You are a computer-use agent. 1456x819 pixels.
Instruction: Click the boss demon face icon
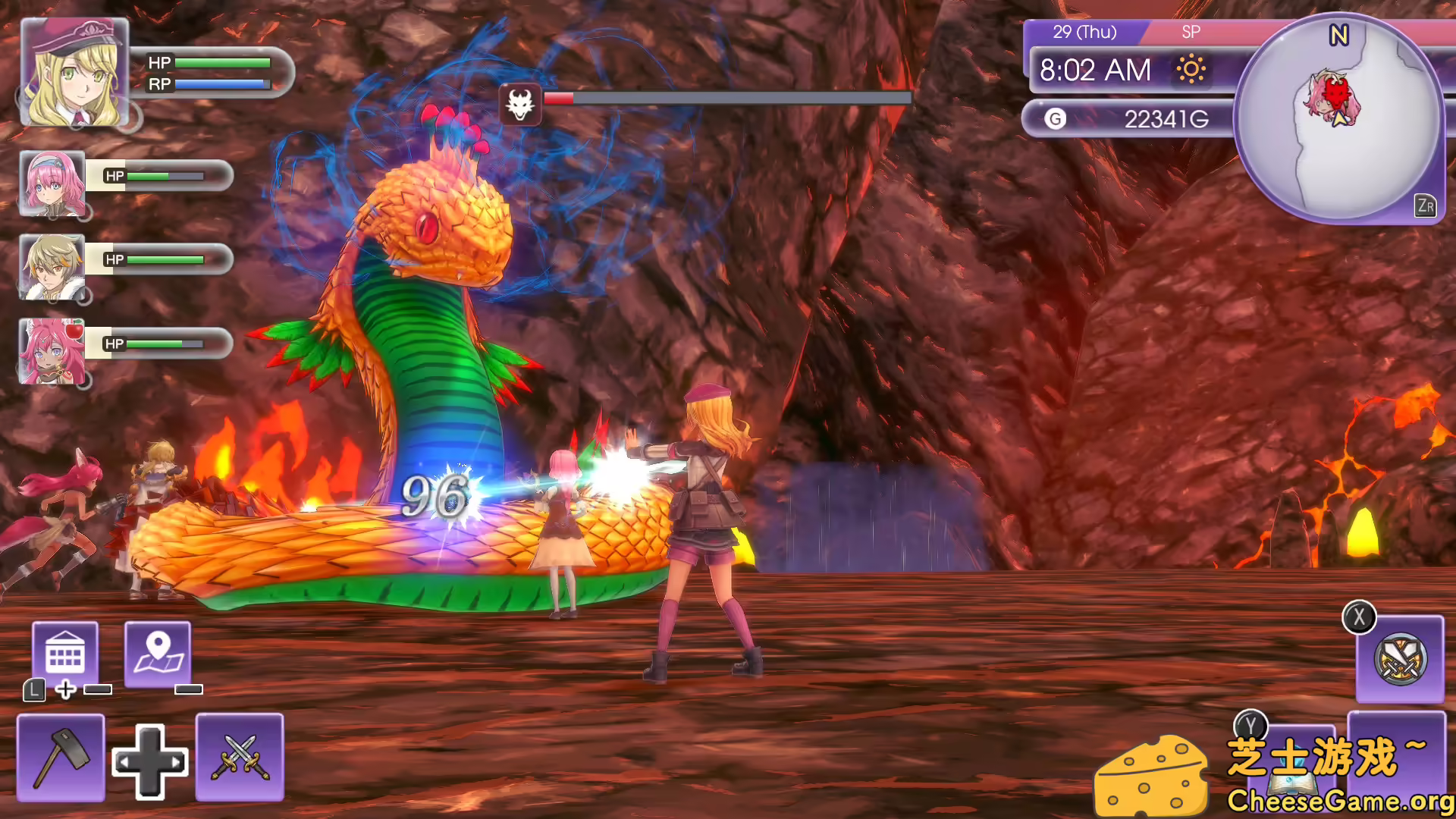click(x=520, y=104)
